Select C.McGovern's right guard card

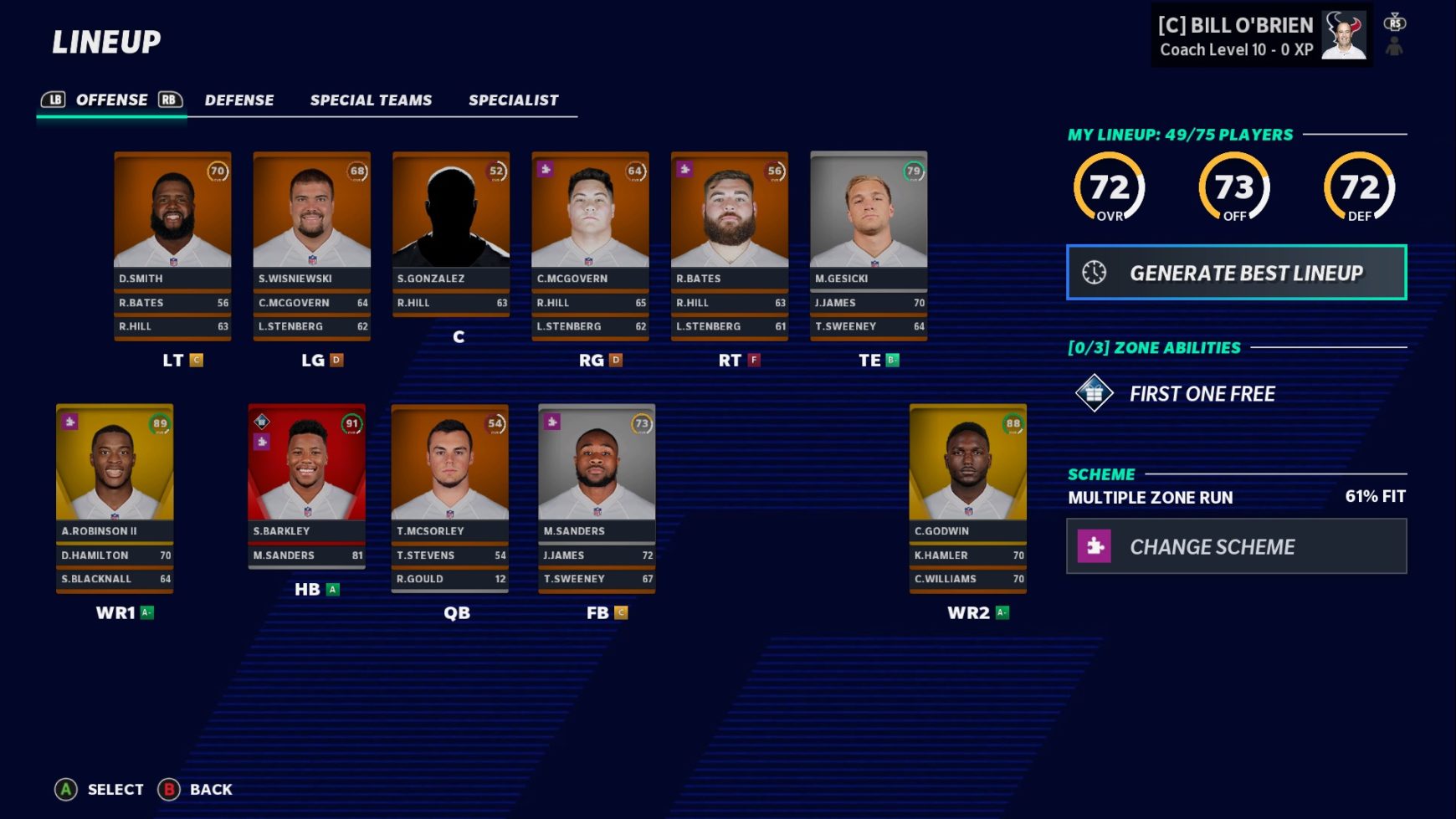(590, 219)
